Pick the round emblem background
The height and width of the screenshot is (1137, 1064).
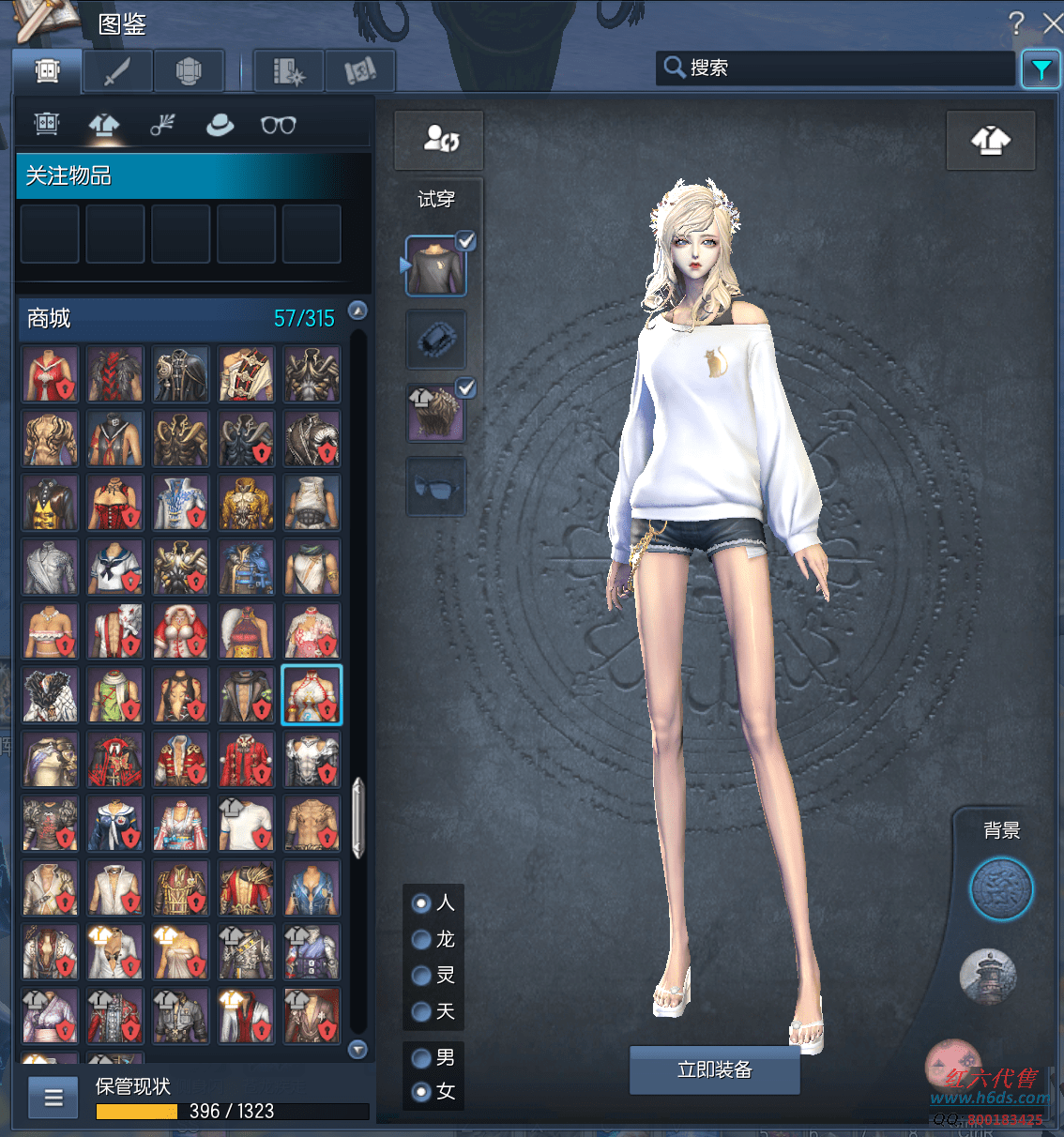coord(1001,888)
